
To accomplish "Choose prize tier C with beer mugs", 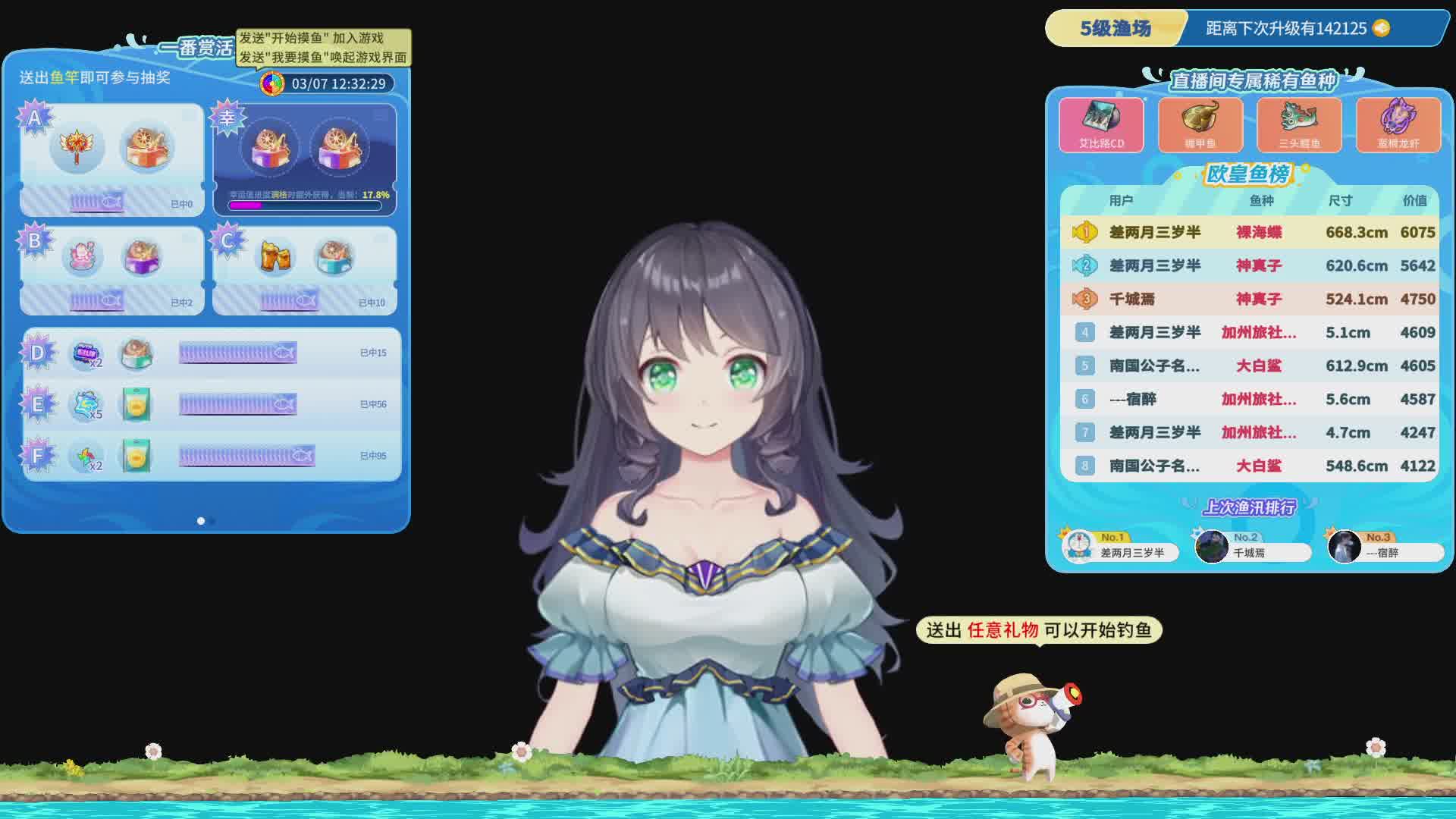I will click(305, 270).
